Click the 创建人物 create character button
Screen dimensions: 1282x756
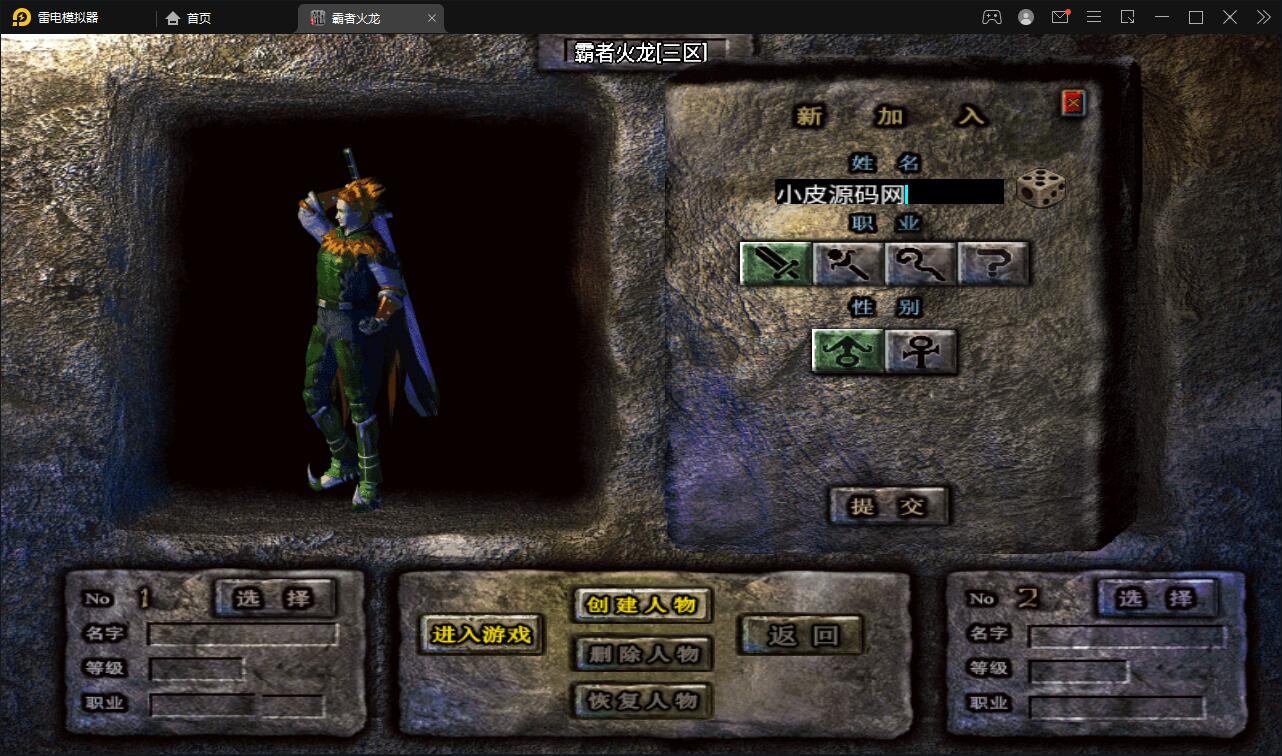pos(640,606)
